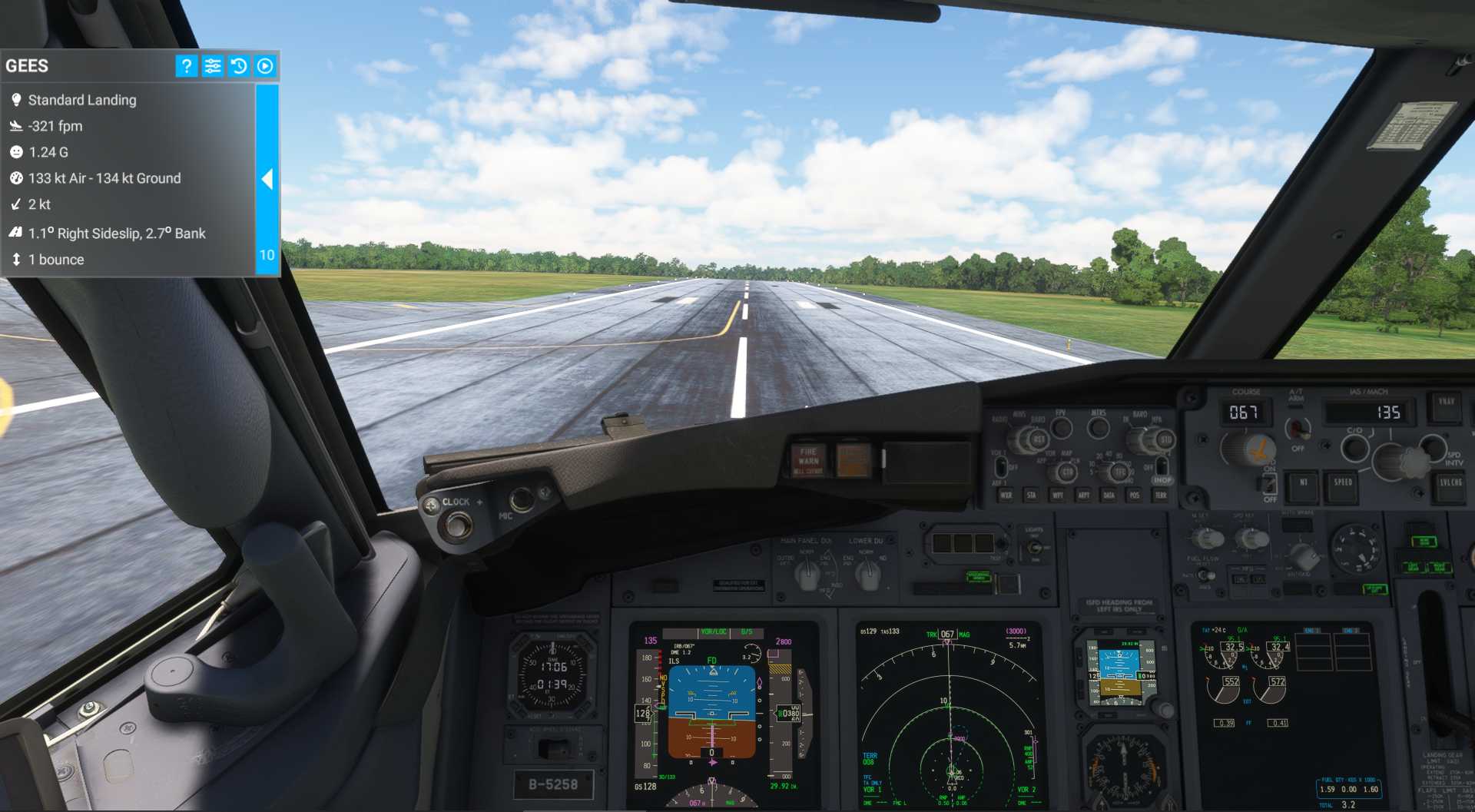Collapse the GEES panel with the white arrow
Viewport: 1475px width, 812px height.
tap(267, 179)
